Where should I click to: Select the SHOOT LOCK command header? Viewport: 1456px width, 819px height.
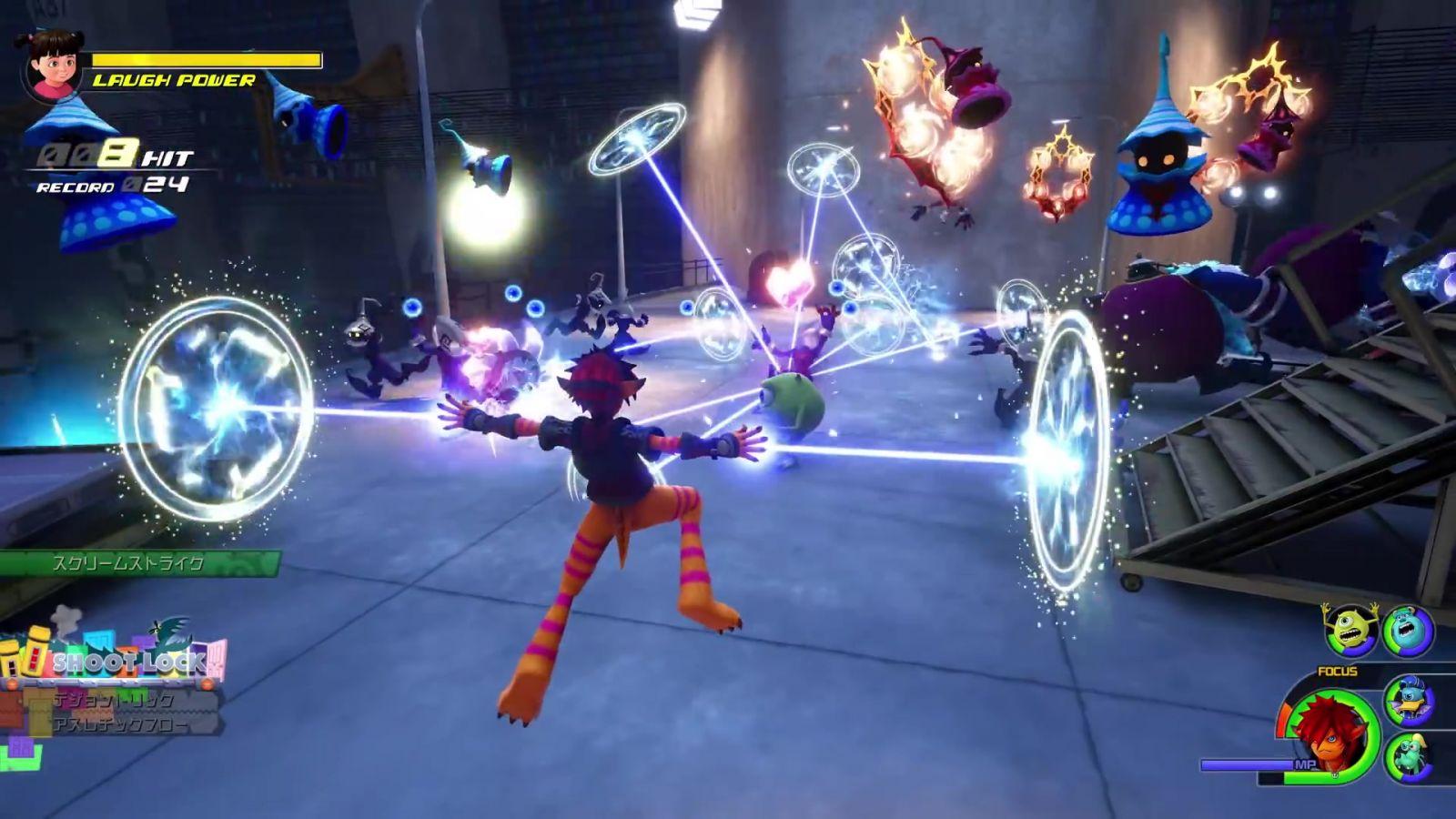127,662
